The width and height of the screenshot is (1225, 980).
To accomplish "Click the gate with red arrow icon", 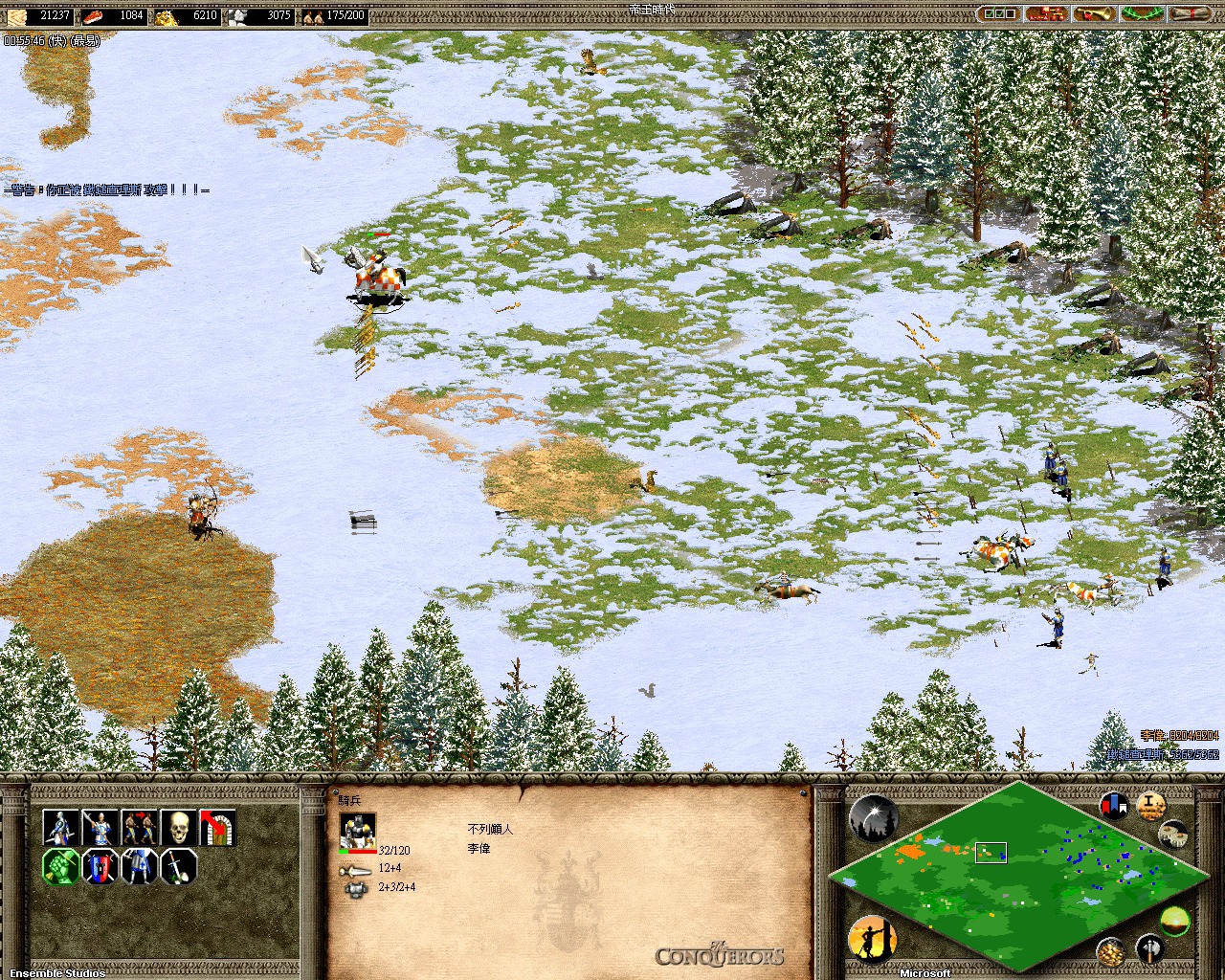I will pyautogui.click(x=217, y=828).
